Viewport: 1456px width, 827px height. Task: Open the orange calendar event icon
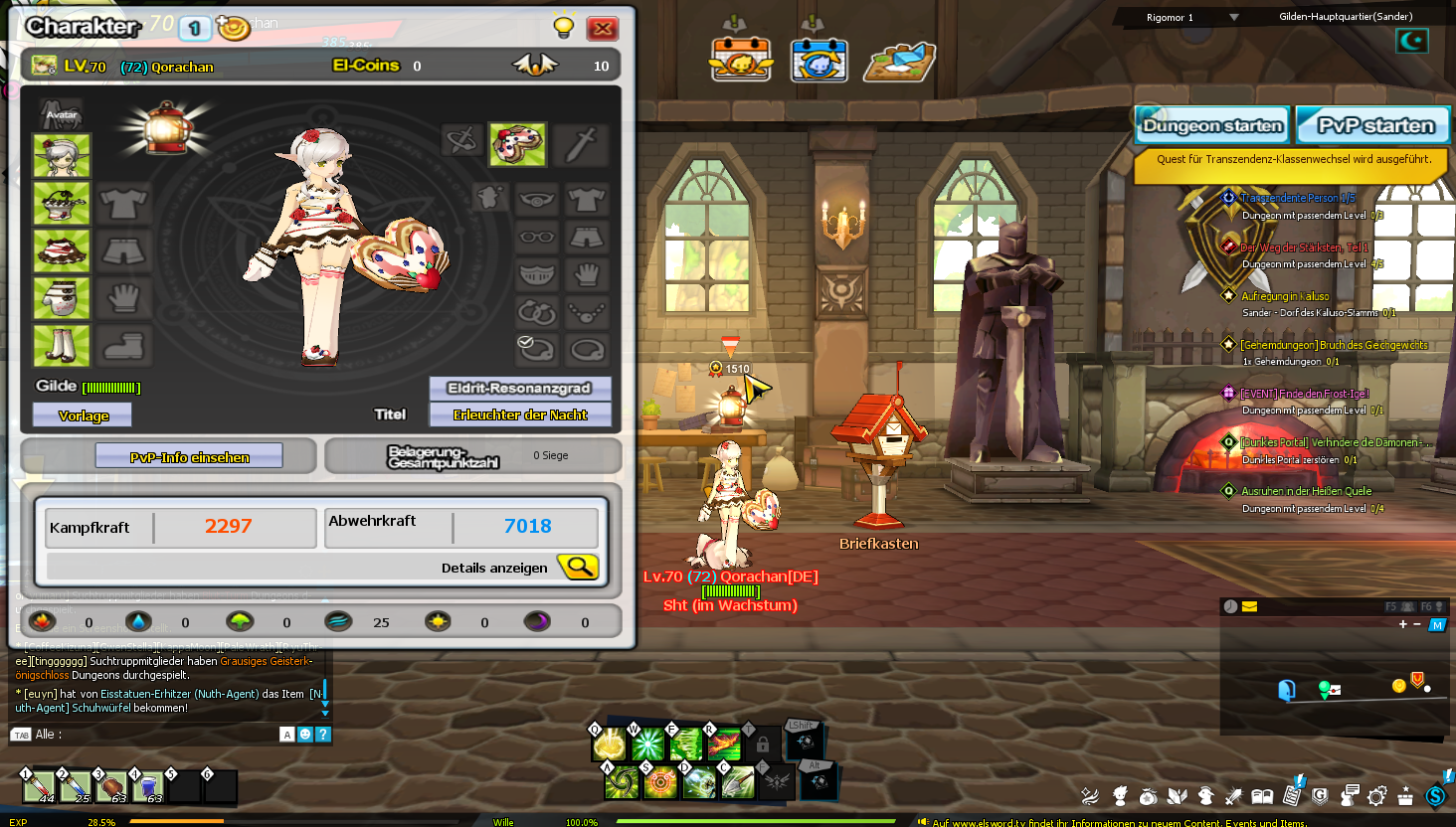tap(740, 60)
